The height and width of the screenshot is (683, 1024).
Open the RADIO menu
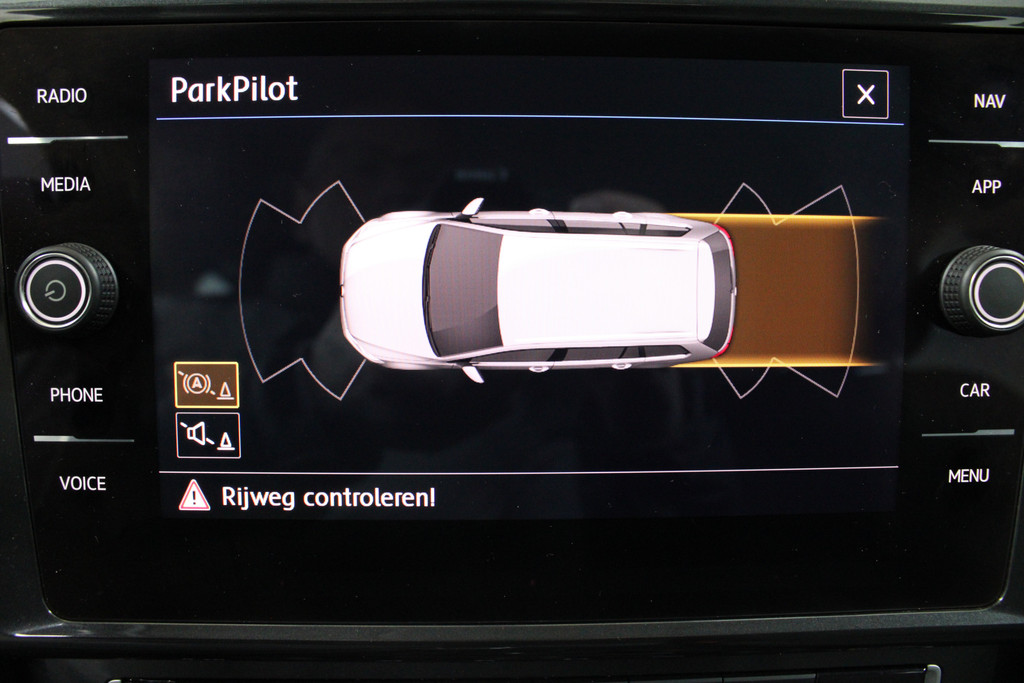point(62,96)
